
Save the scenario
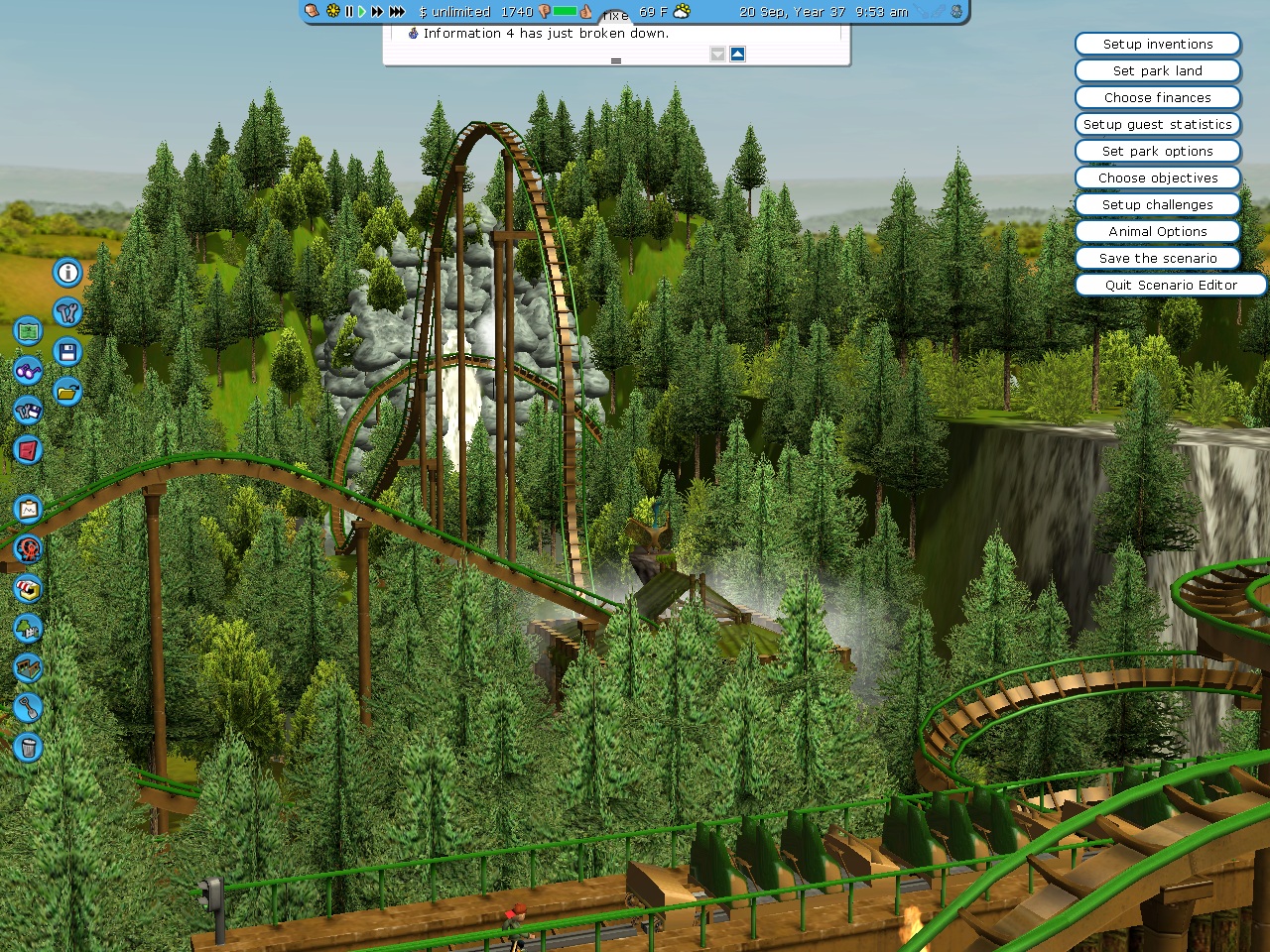click(x=1157, y=259)
